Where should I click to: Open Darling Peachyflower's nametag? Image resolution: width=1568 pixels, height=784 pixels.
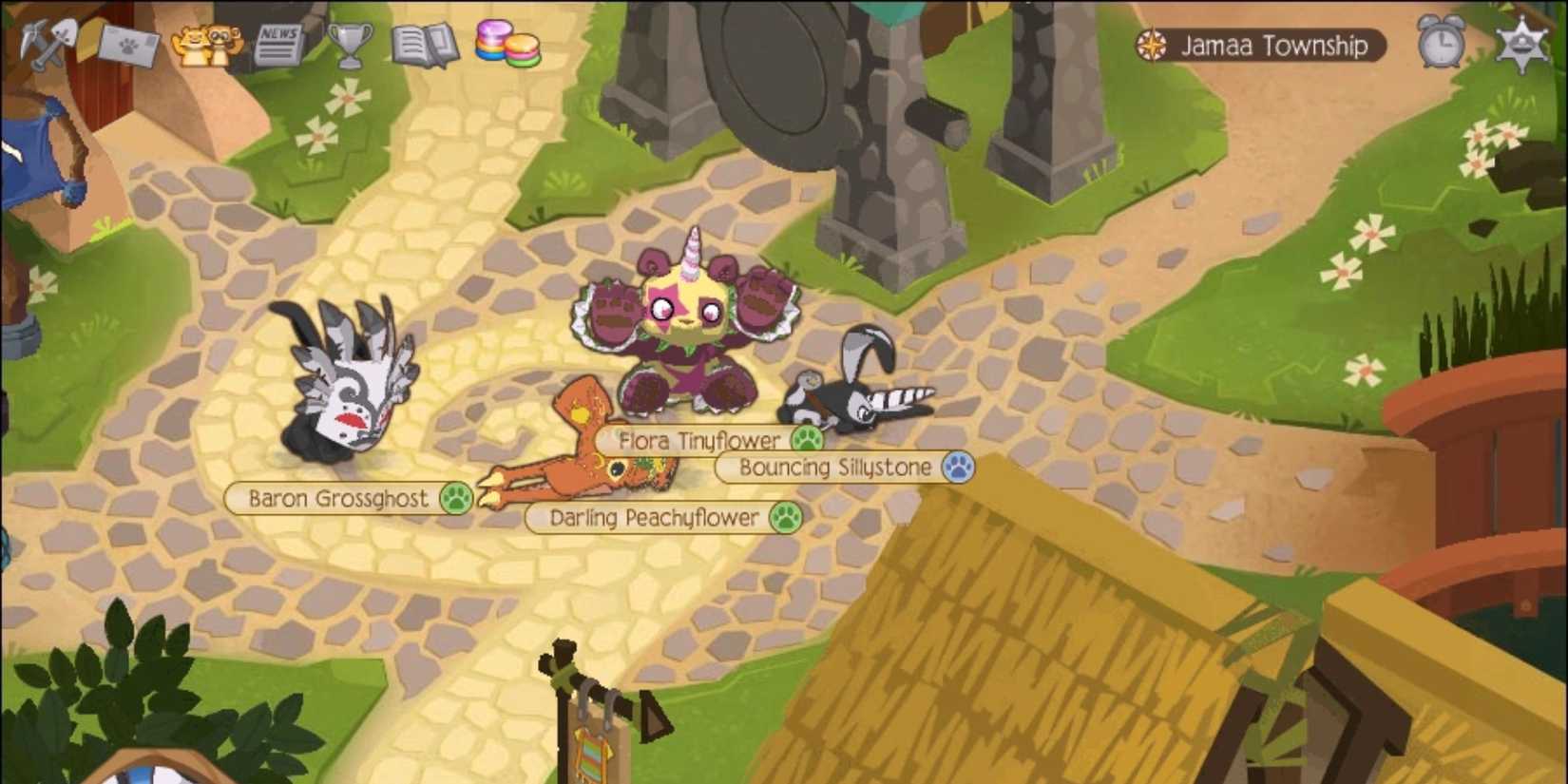pyautogui.click(x=654, y=519)
